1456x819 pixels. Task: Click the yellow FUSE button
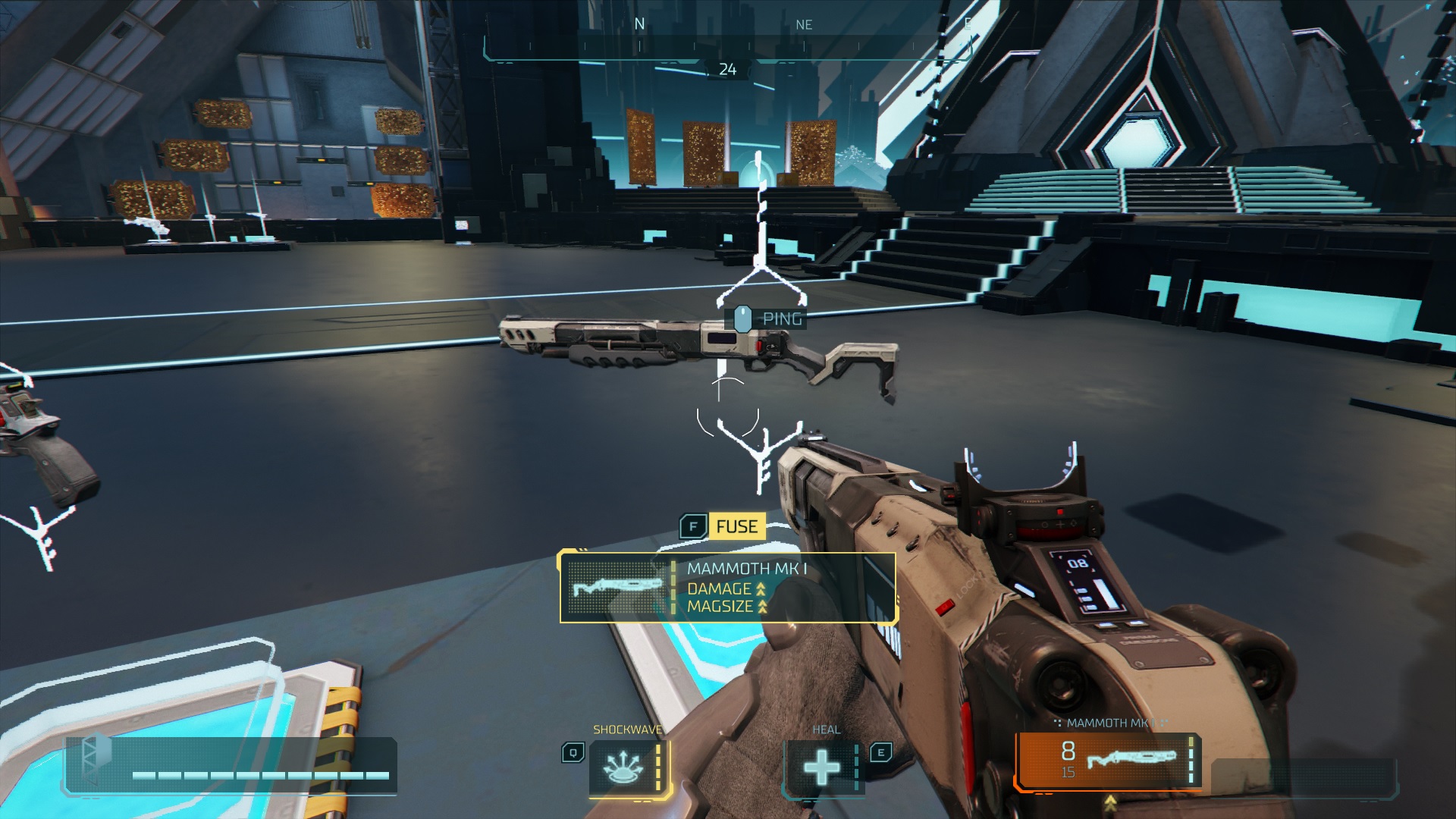coord(736,526)
